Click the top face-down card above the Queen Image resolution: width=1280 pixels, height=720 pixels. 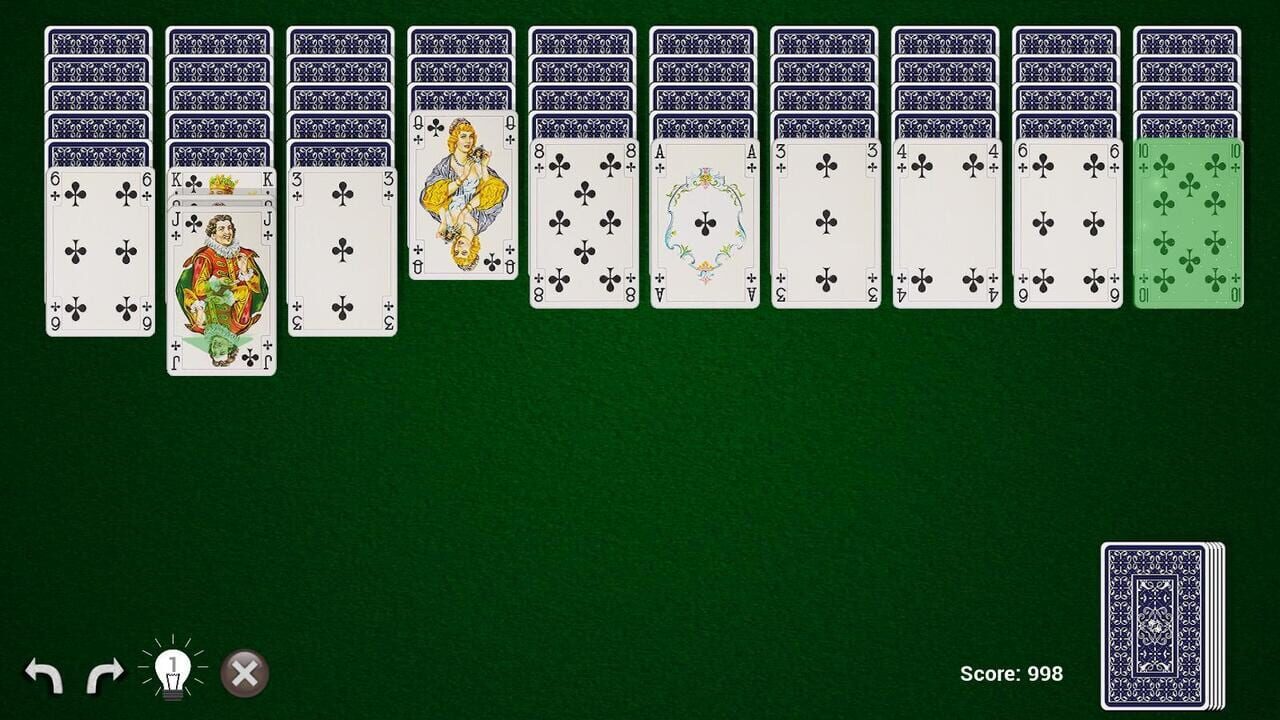(x=461, y=100)
